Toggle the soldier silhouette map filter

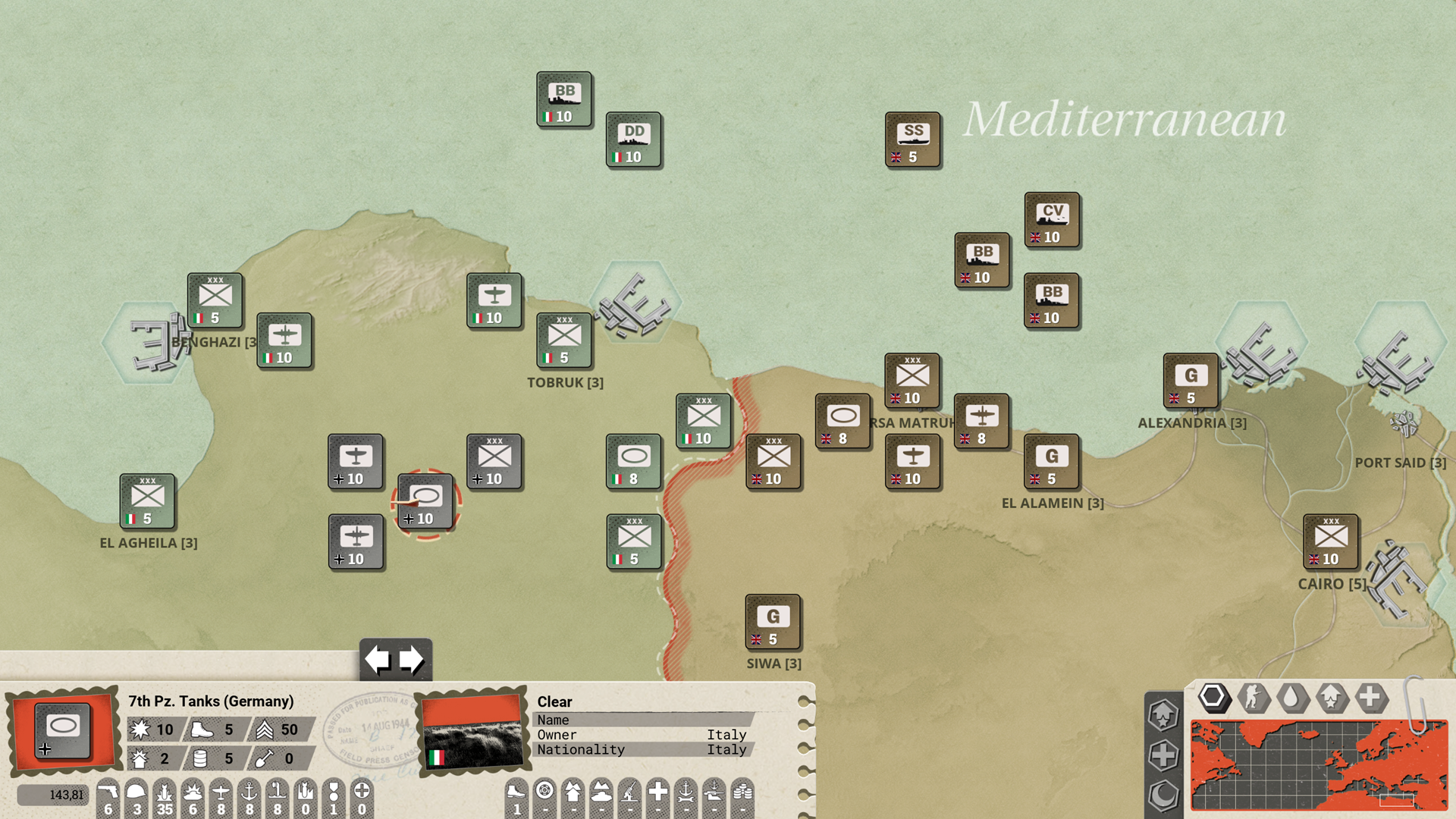[1253, 697]
